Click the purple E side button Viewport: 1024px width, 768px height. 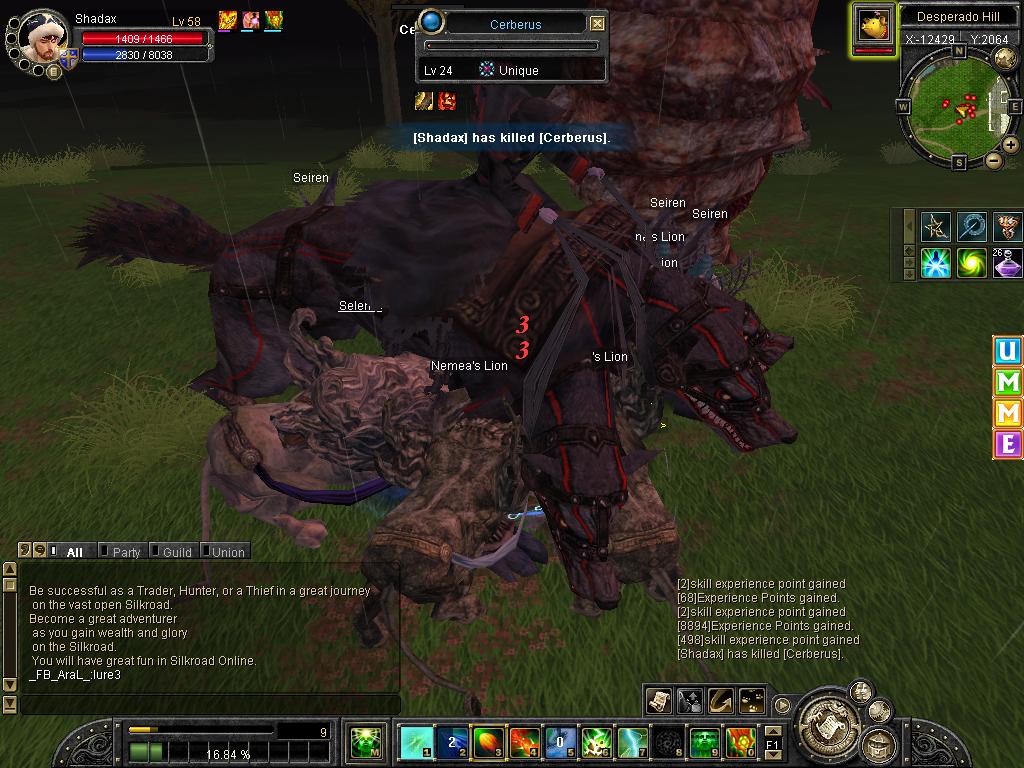click(x=1007, y=443)
